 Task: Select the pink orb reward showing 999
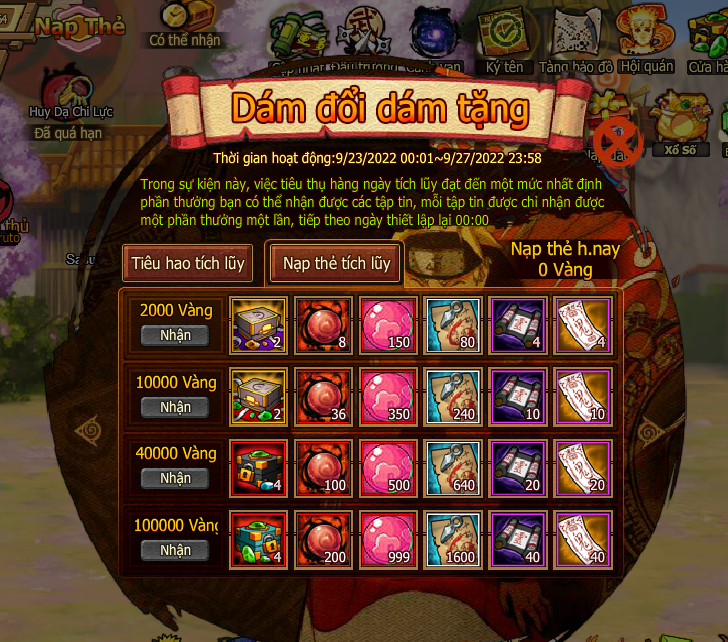[387, 536]
